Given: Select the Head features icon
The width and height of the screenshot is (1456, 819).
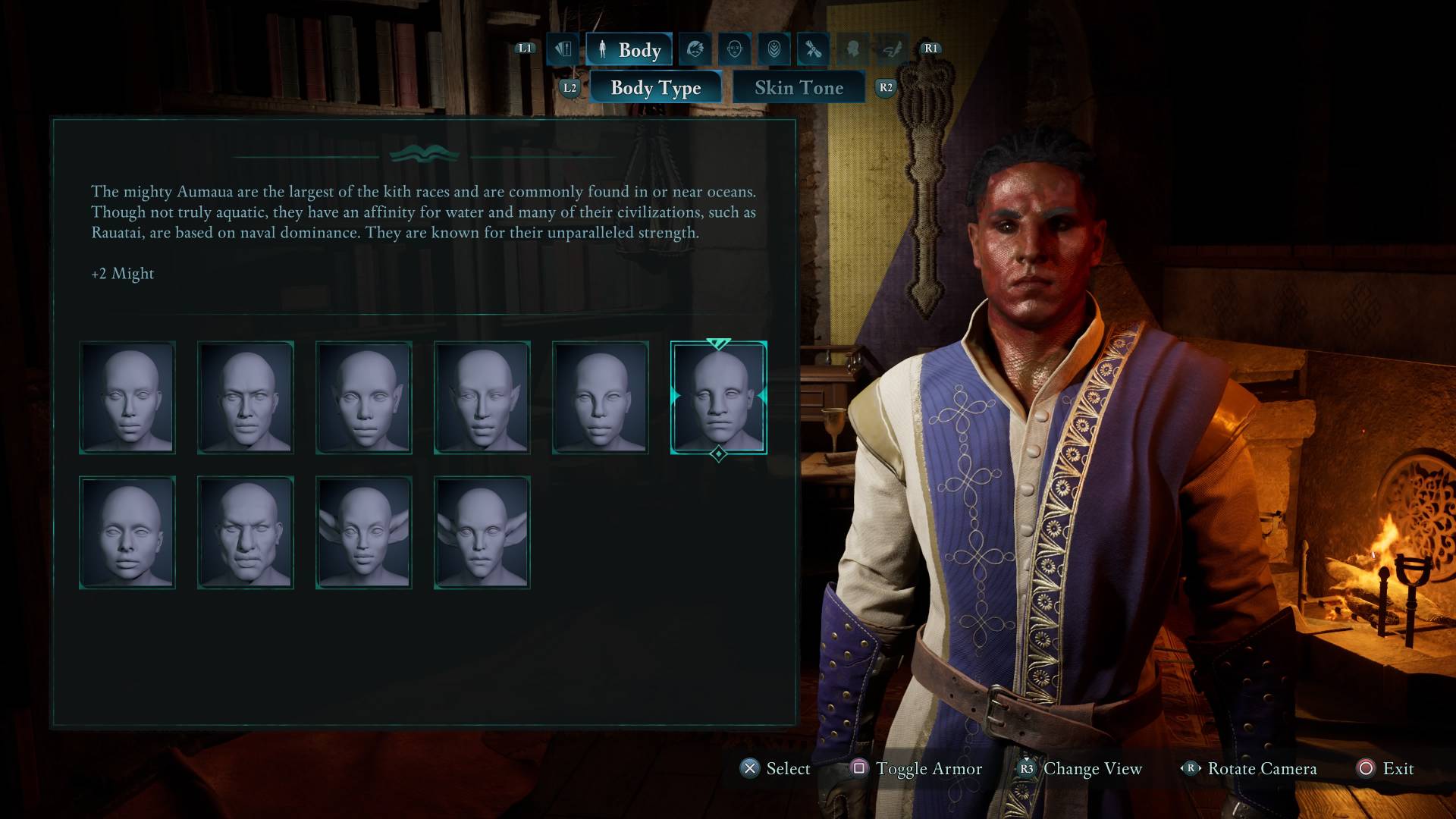Looking at the screenshot, I should (x=734, y=49).
